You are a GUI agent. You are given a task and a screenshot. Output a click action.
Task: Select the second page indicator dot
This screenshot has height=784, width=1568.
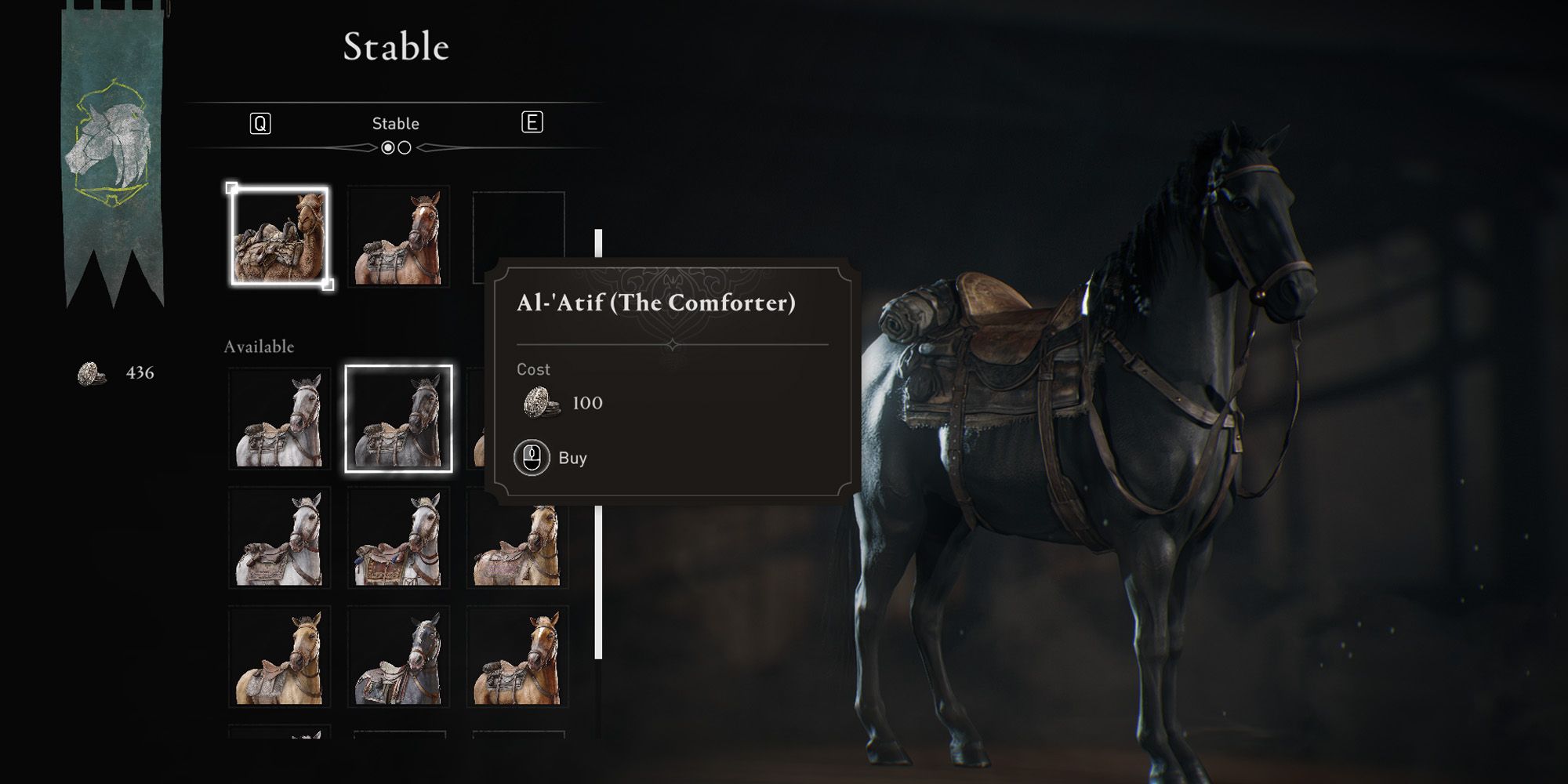tap(405, 146)
